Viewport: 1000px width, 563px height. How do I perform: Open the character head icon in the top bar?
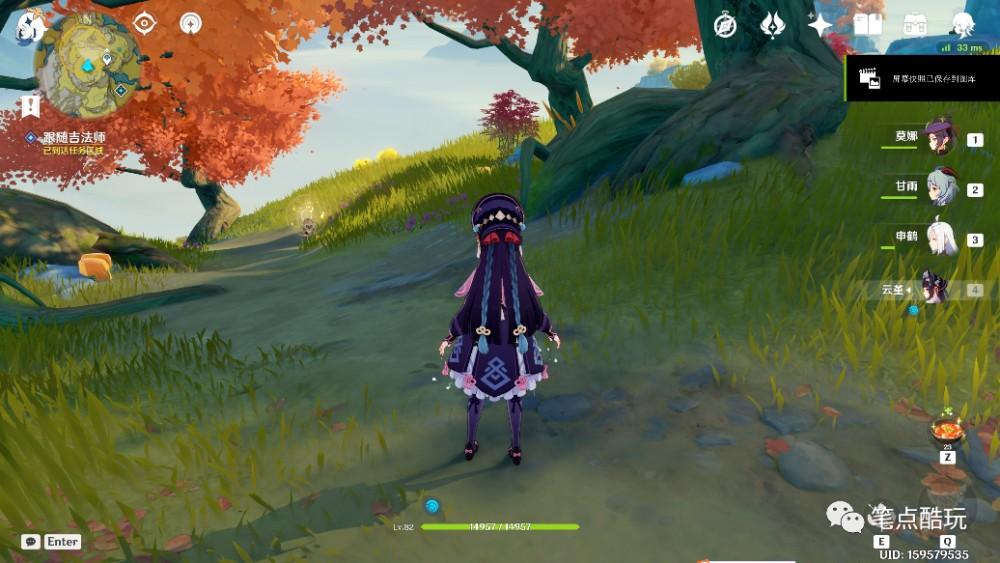click(962, 24)
